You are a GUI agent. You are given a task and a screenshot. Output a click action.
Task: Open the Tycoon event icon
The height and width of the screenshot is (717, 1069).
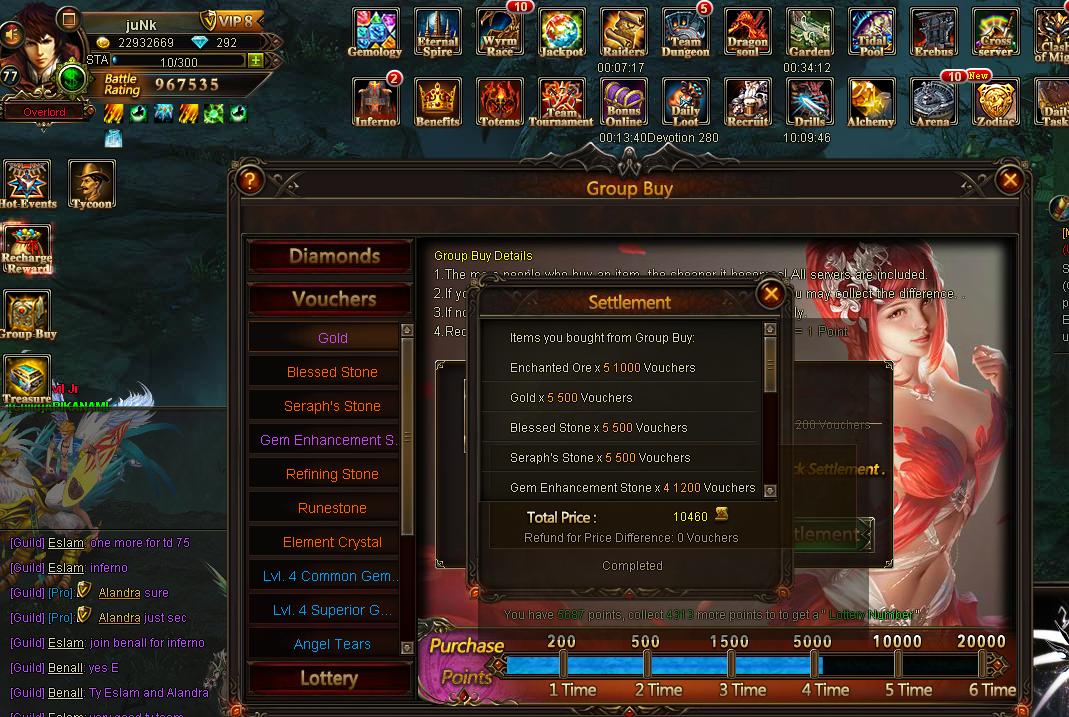[92, 184]
